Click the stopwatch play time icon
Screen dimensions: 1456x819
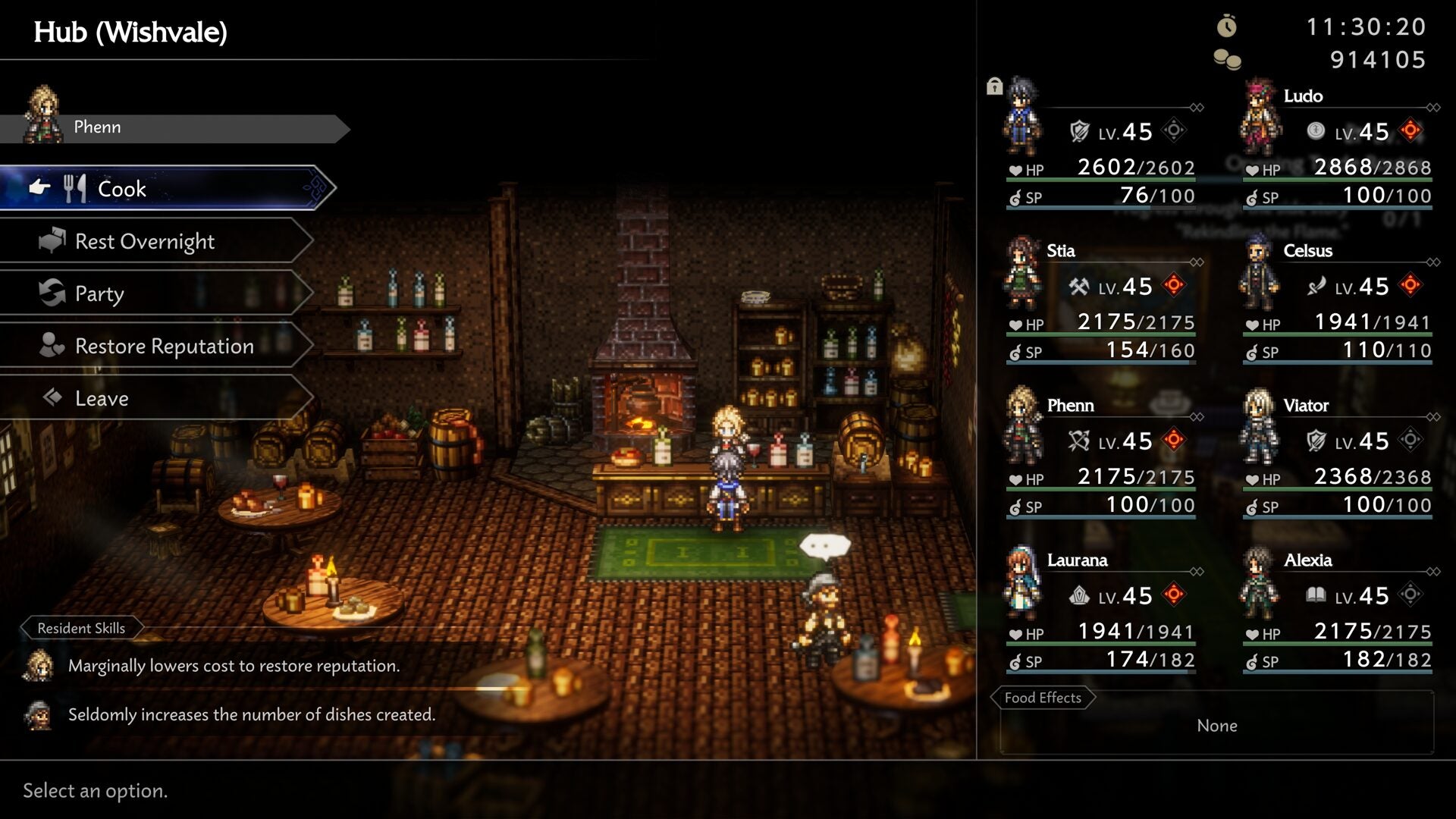1228,25
